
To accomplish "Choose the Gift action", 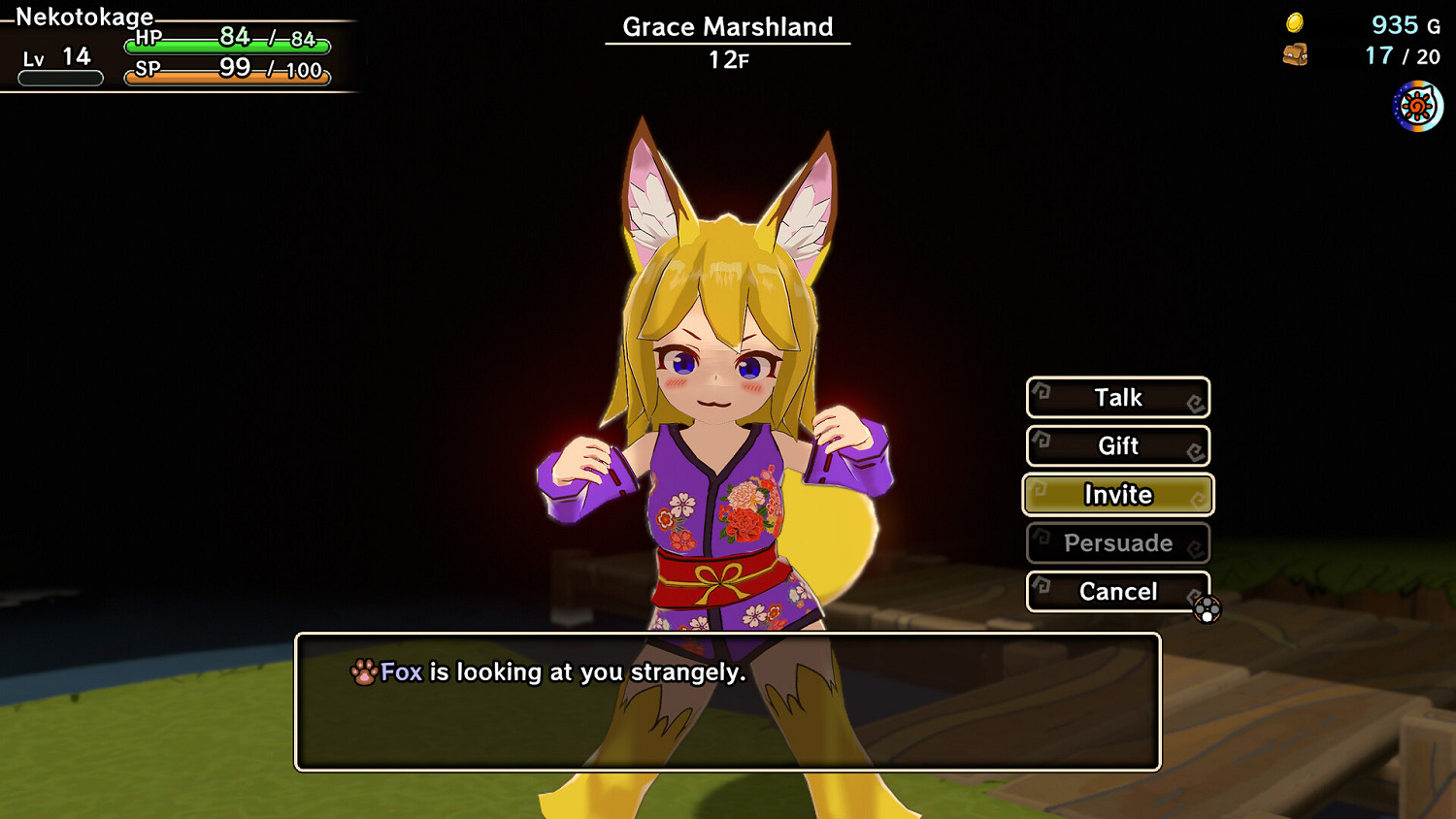I will pos(1117,445).
